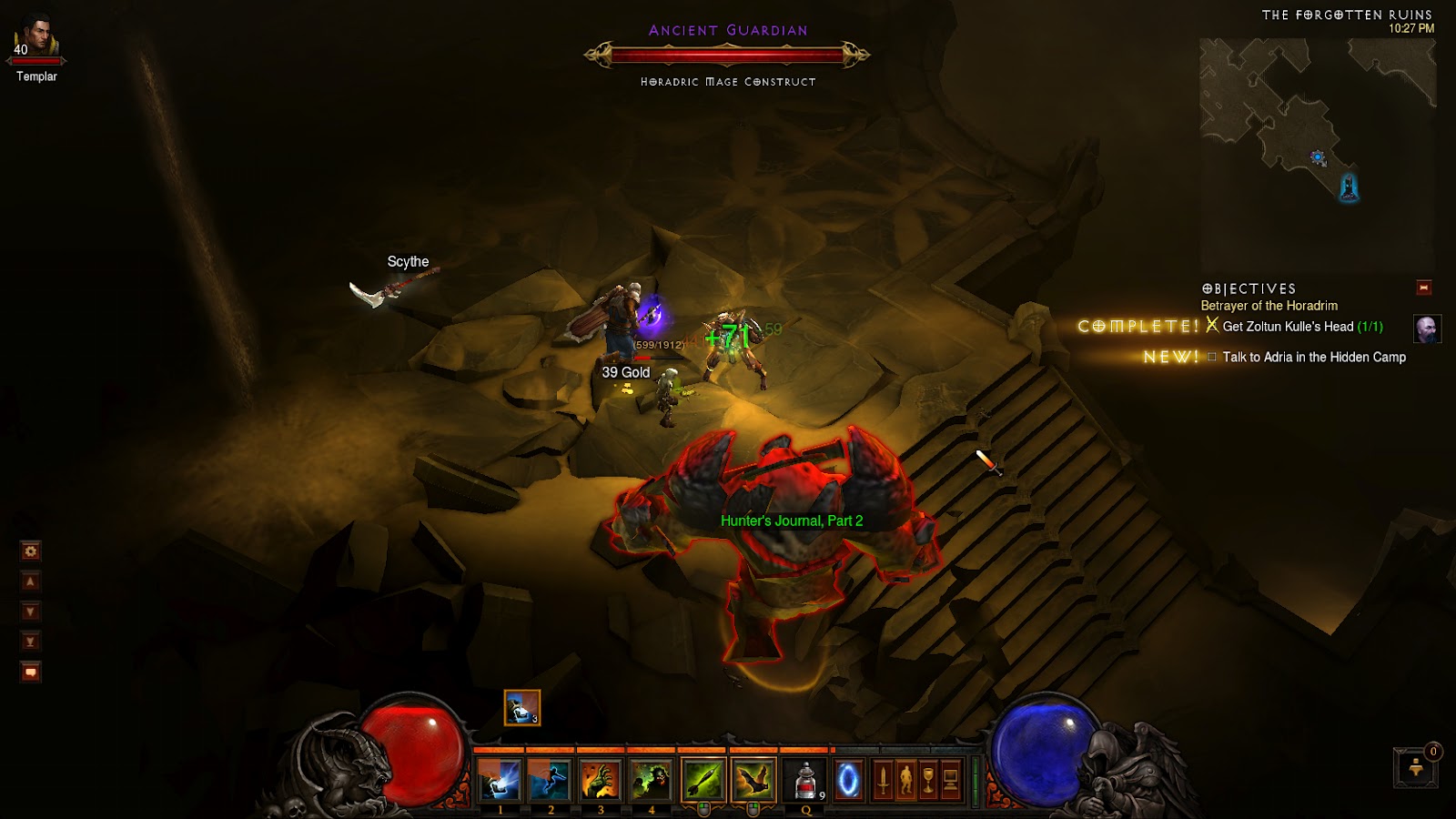Select the Betrayer of the Horadrim quest
Viewport: 1456px width, 819px height.
[1269, 306]
